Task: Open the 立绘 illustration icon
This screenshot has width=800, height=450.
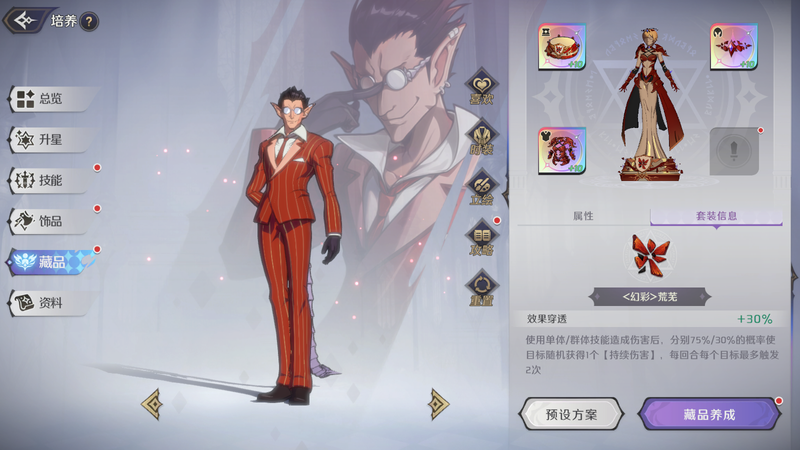Action: [483, 189]
